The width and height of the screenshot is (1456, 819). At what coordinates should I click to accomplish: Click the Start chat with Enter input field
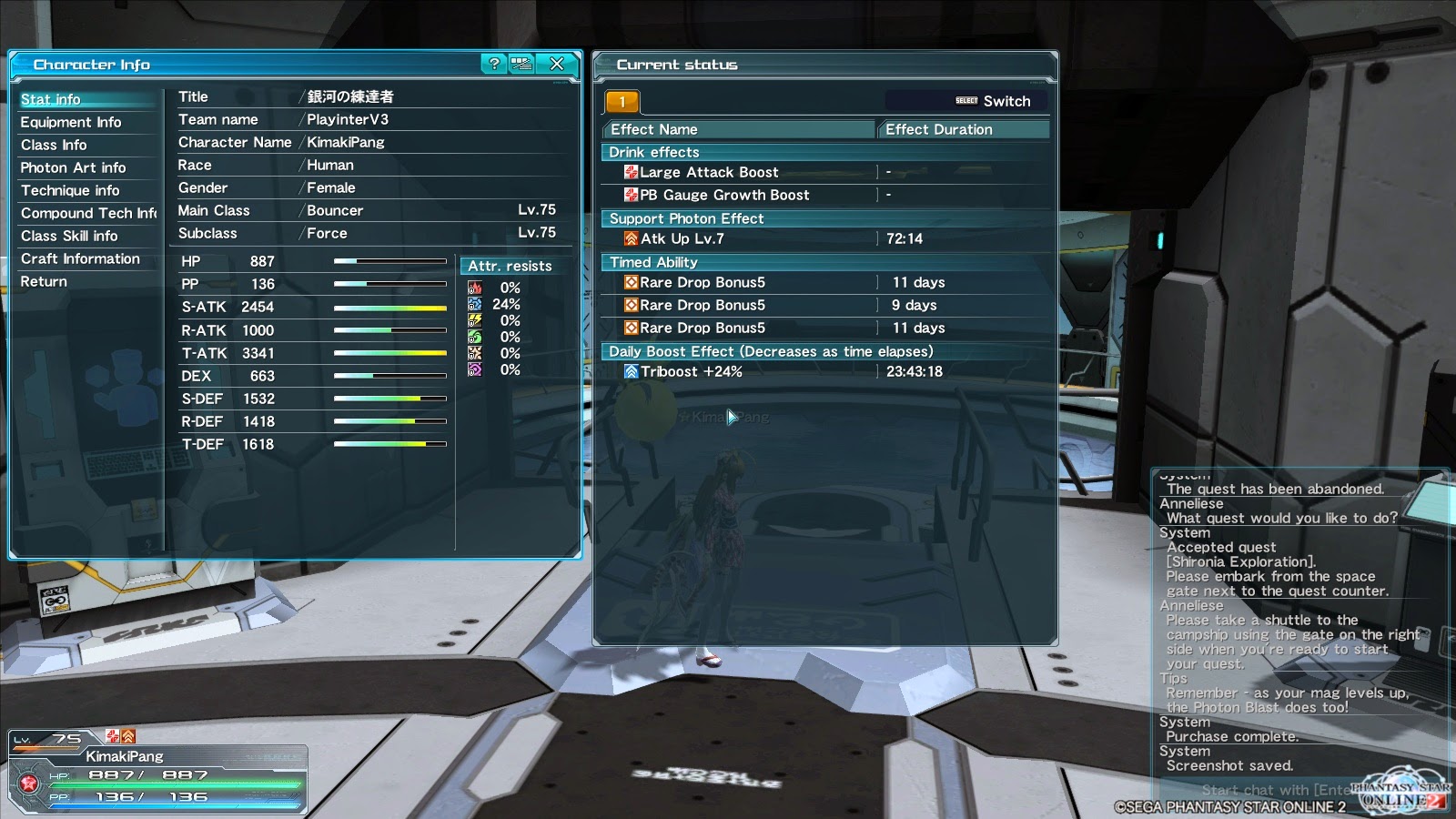click(1269, 790)
